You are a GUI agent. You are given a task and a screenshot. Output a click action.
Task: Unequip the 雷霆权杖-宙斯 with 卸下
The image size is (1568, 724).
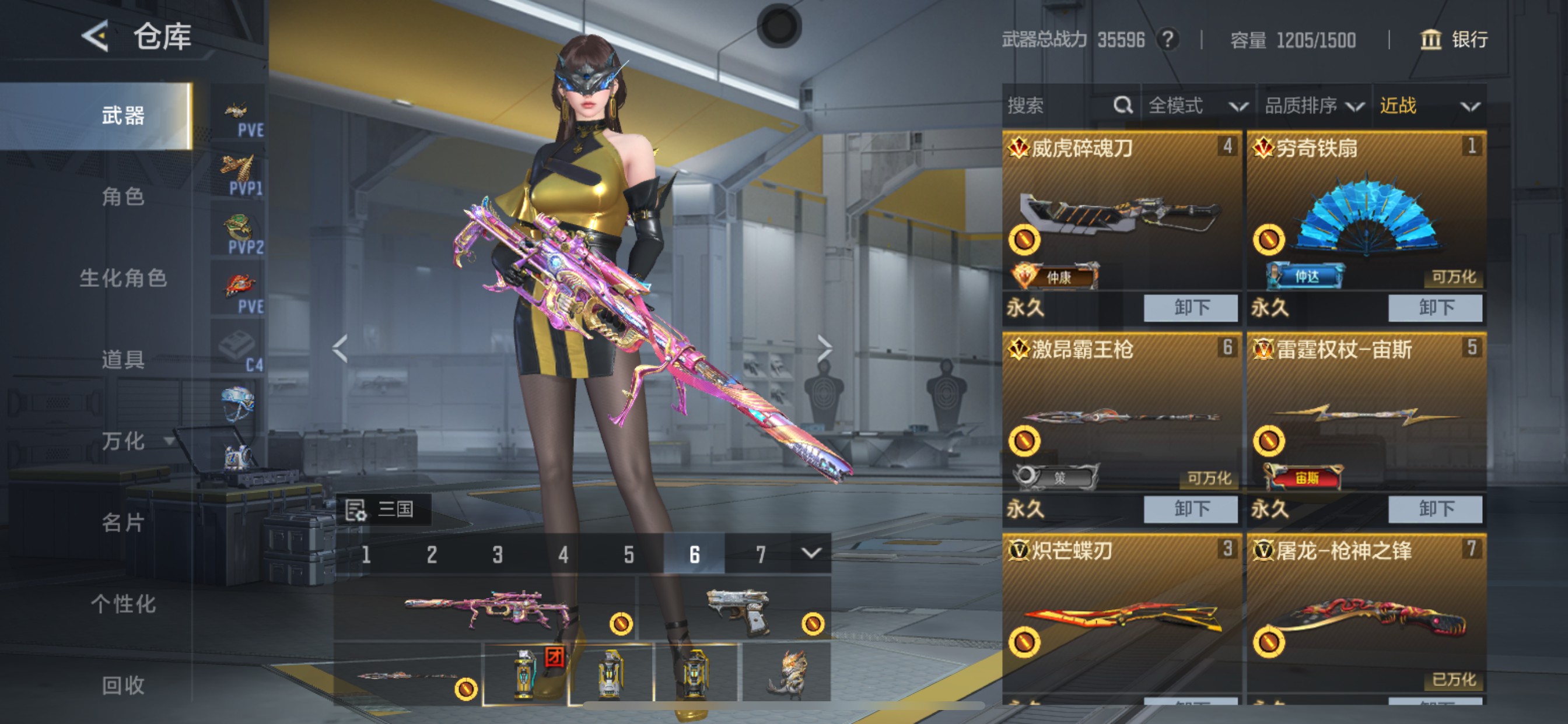(1434, 509)
